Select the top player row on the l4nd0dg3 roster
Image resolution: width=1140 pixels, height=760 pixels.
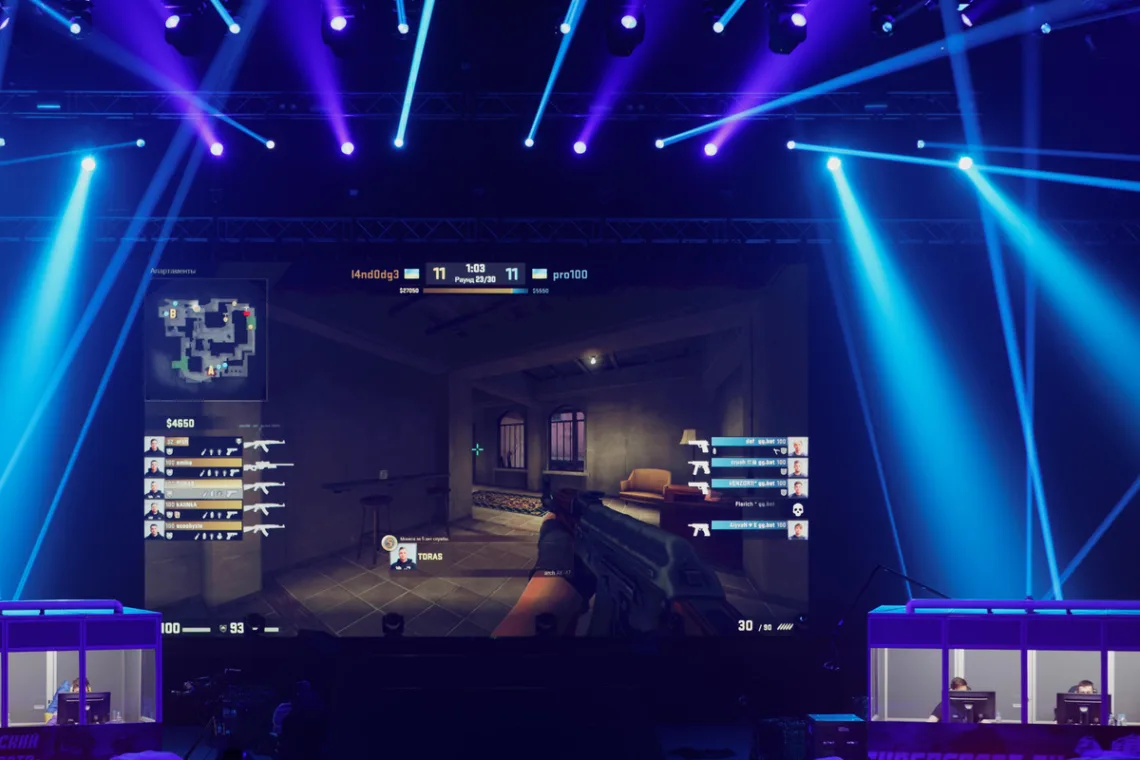(x=193, y=446)
